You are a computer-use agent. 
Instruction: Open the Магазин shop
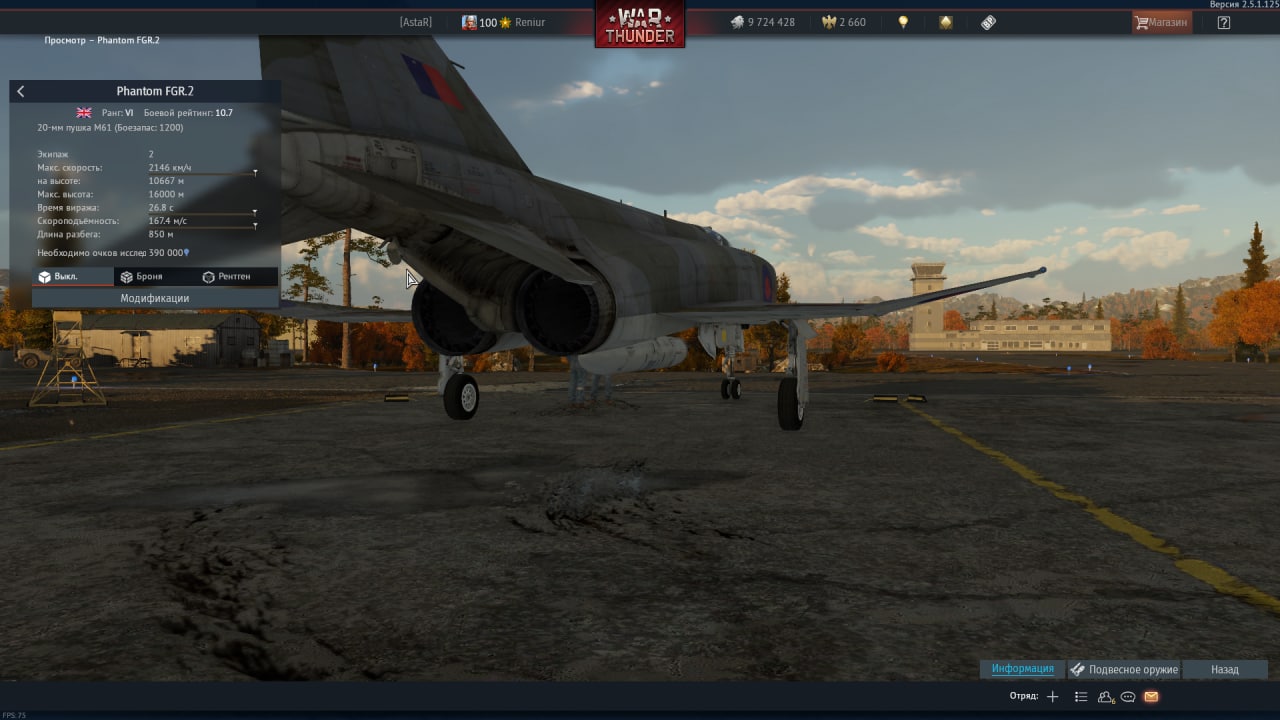pyautogui.click(x=1162, y=22)
